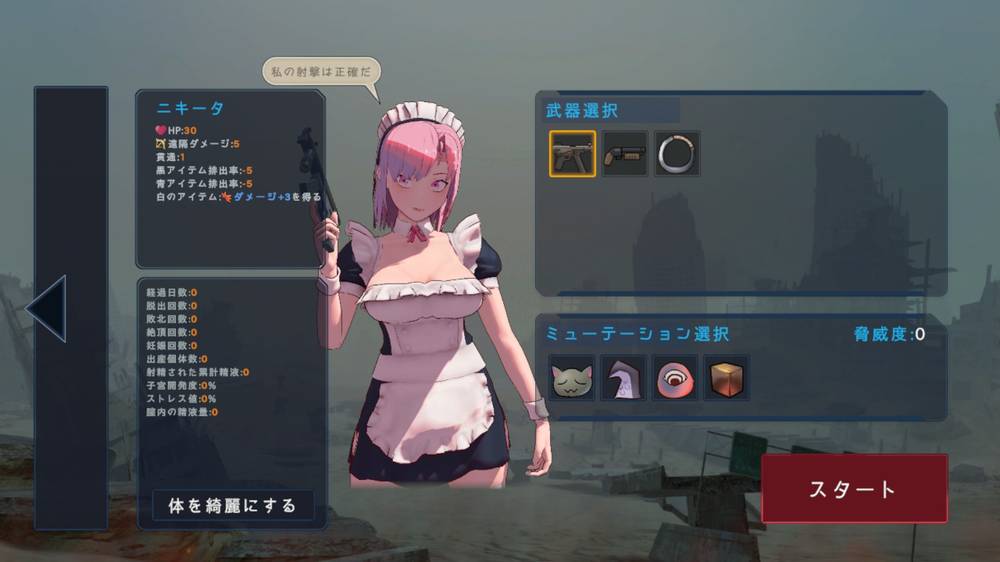Pick the silver ring weapon slot
Image resolution: width=1000 pixels, height=562 pixels.
tap(677, 154)
